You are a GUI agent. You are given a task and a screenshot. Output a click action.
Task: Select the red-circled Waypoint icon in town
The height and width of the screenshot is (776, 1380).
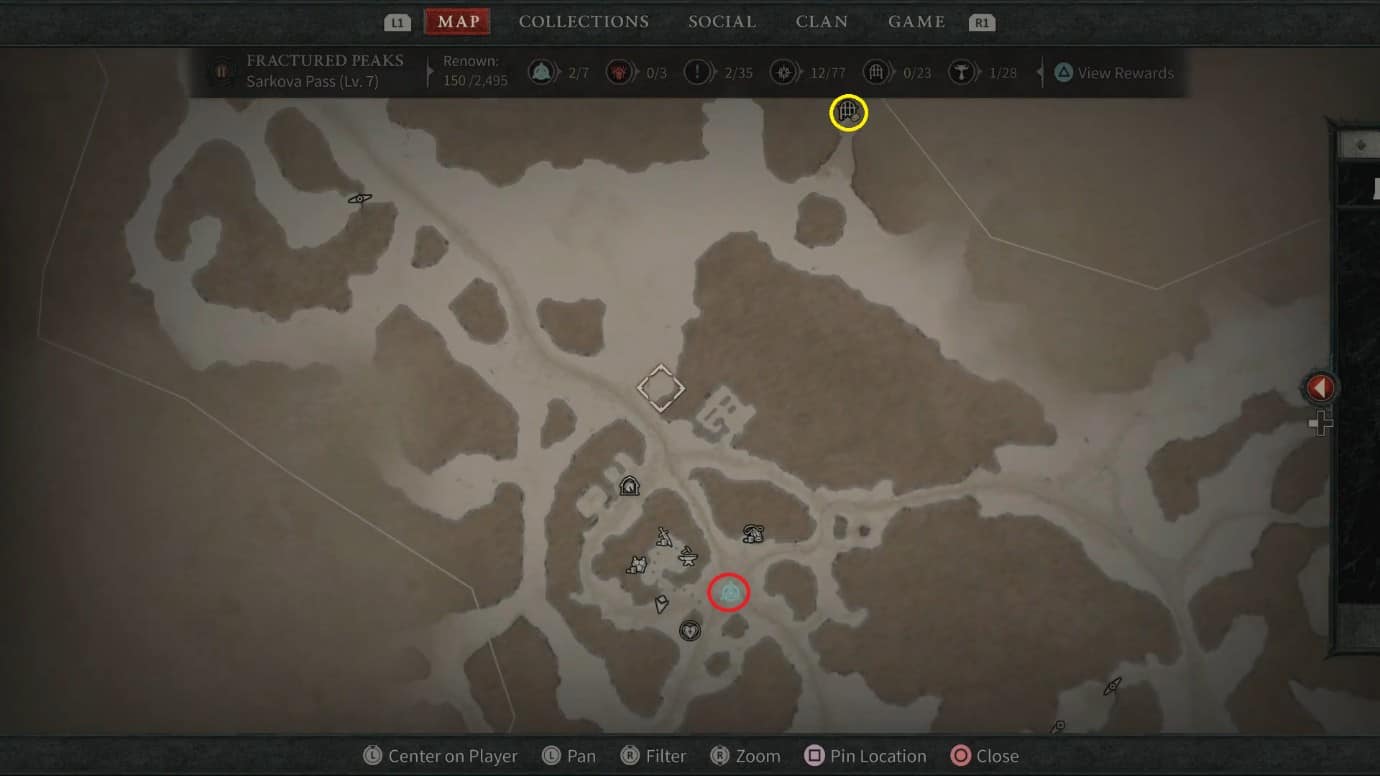coord(728,592)
